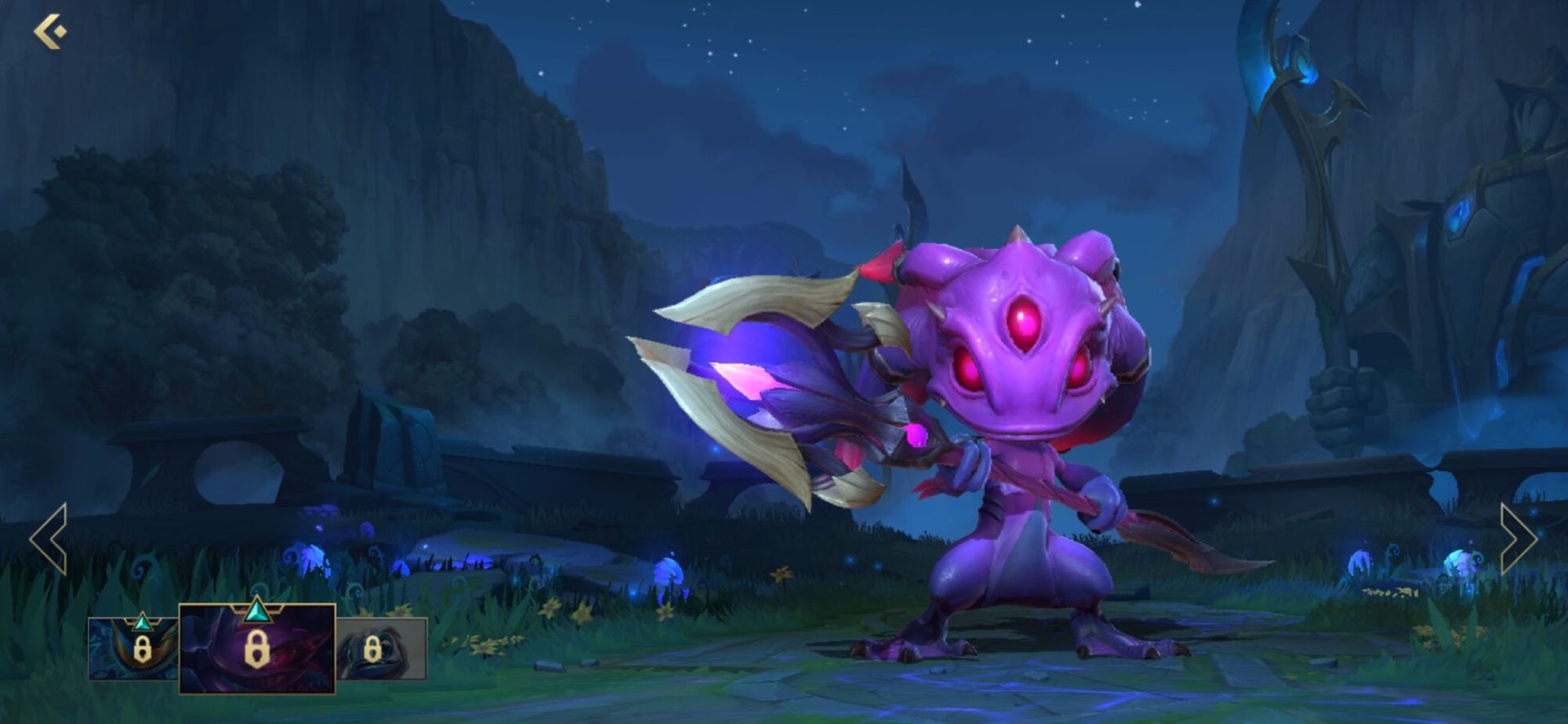This screenshot has height=724, width=1568.
Task: Click the back arrow in top-left corner
Action: (x=51, y=30)
